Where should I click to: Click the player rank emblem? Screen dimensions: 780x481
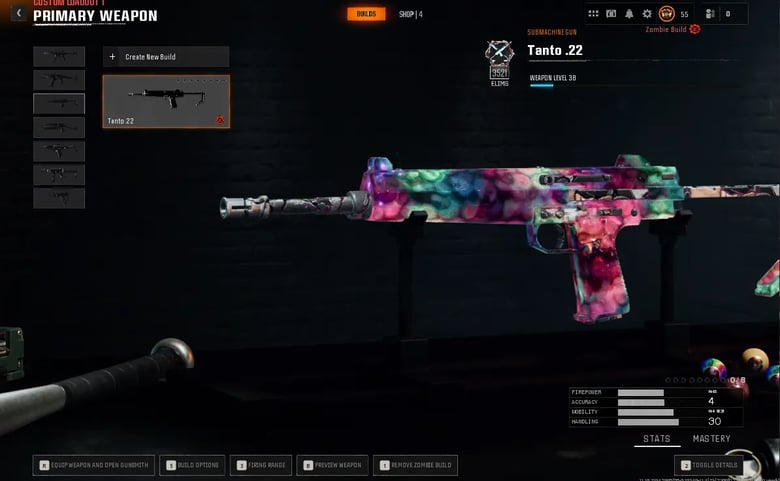coord(667,14)
